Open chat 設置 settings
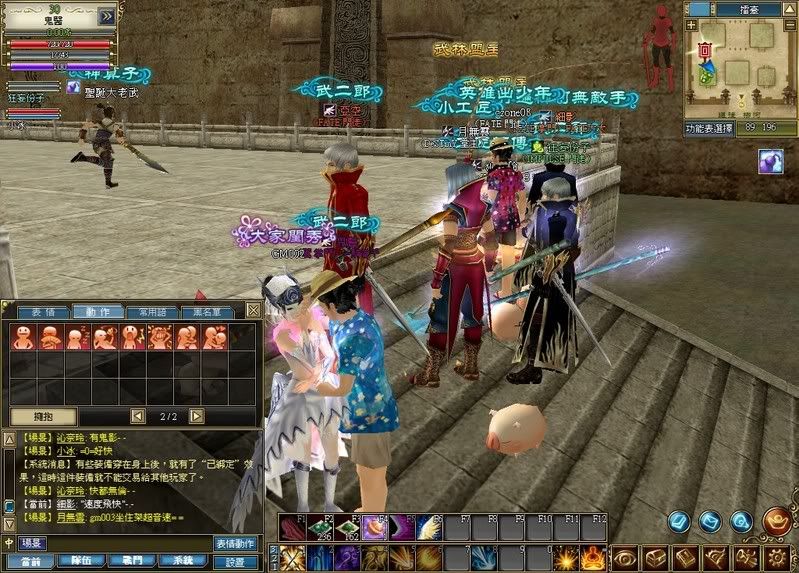The image size is (799, 573). click(x=236, y=561)
